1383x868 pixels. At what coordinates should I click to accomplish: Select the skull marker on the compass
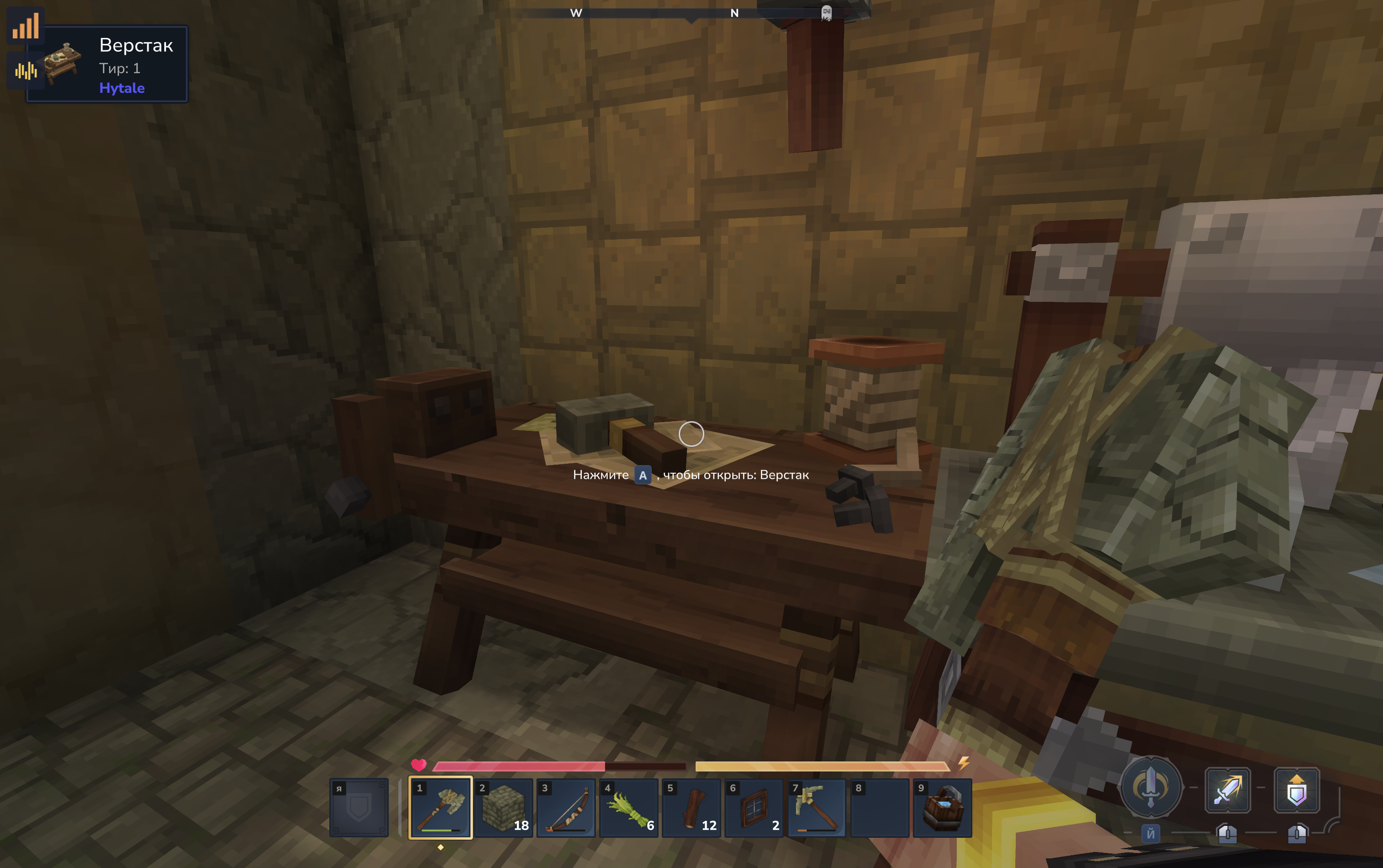click(x=826, y=13)
